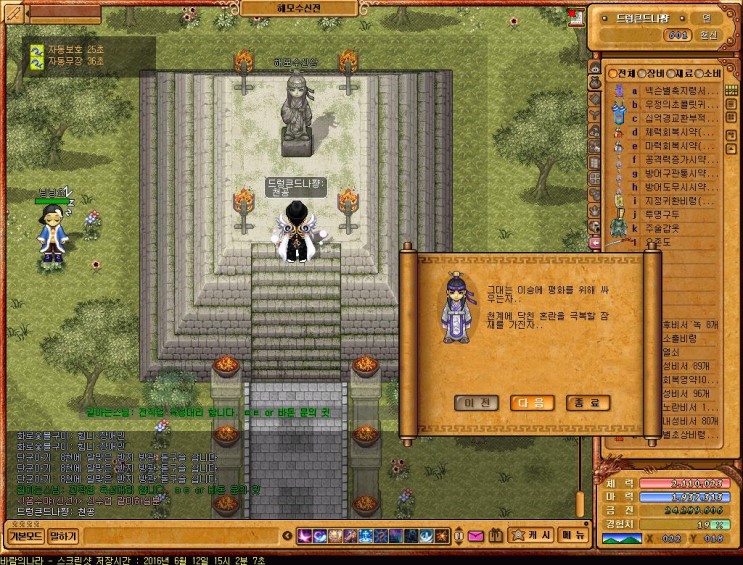Click the 혼신 button in the character panel
This screenshot has height=565, width=743.
coord(709,35)
